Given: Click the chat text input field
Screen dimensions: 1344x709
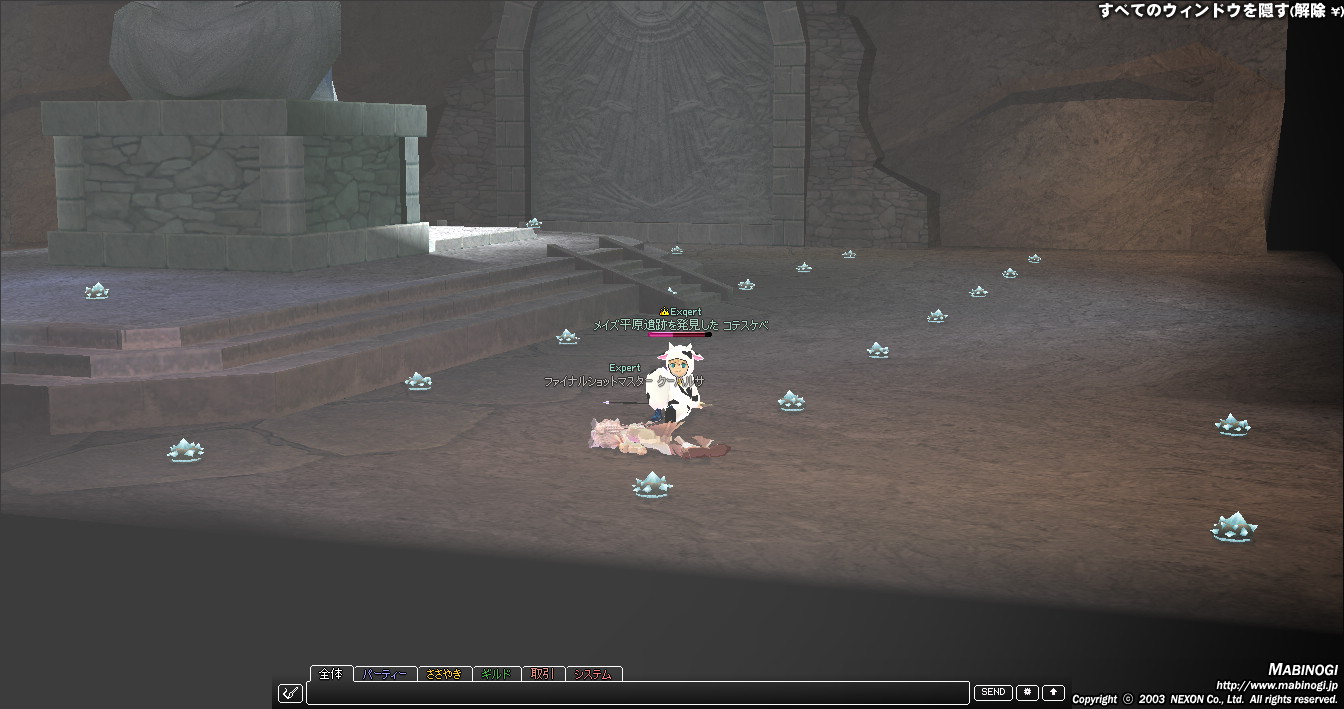Looking at the screenshot, I should 640,692.
